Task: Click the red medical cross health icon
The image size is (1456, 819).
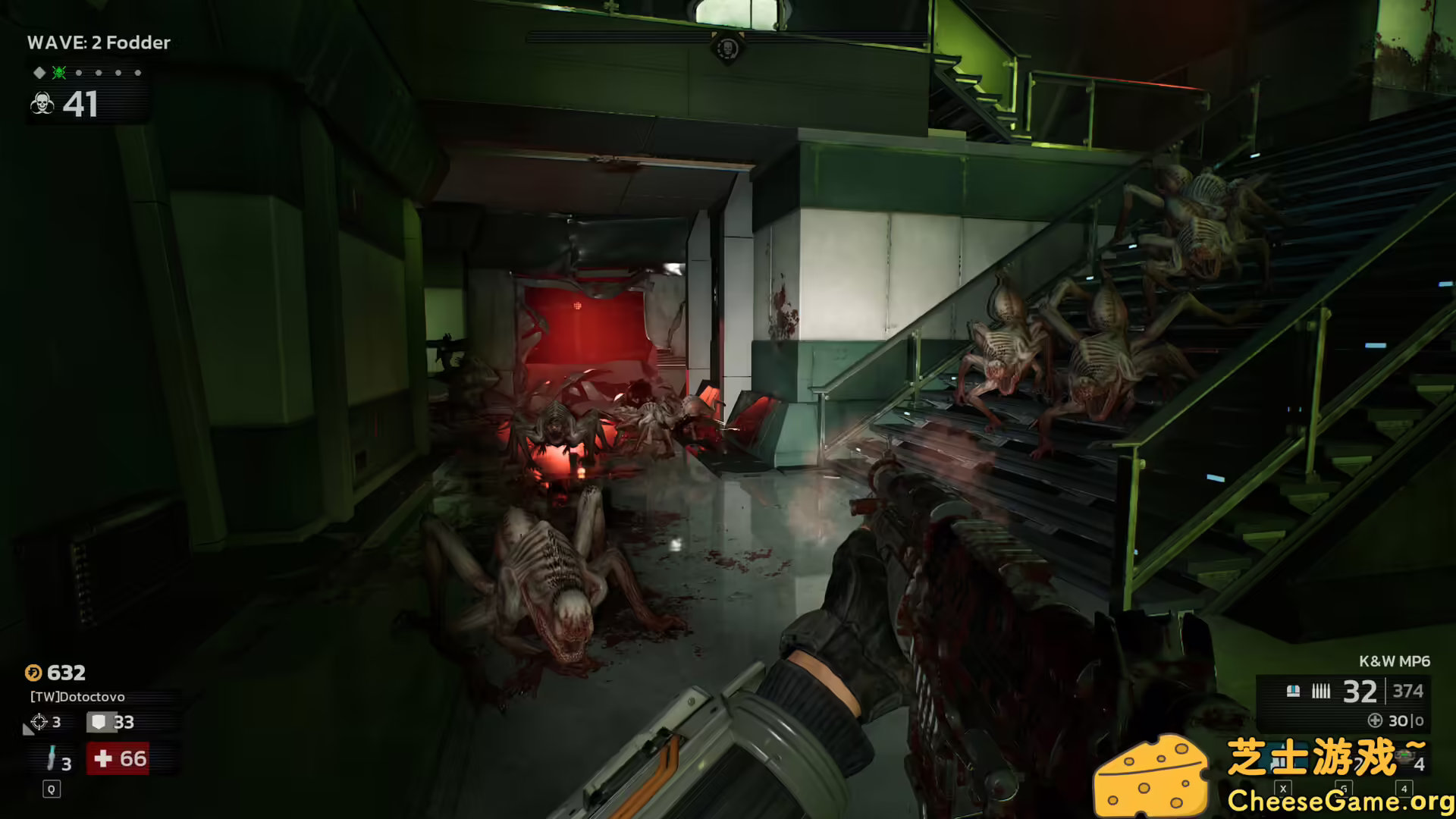Action: pyautogui.click(x=103, y=759)
